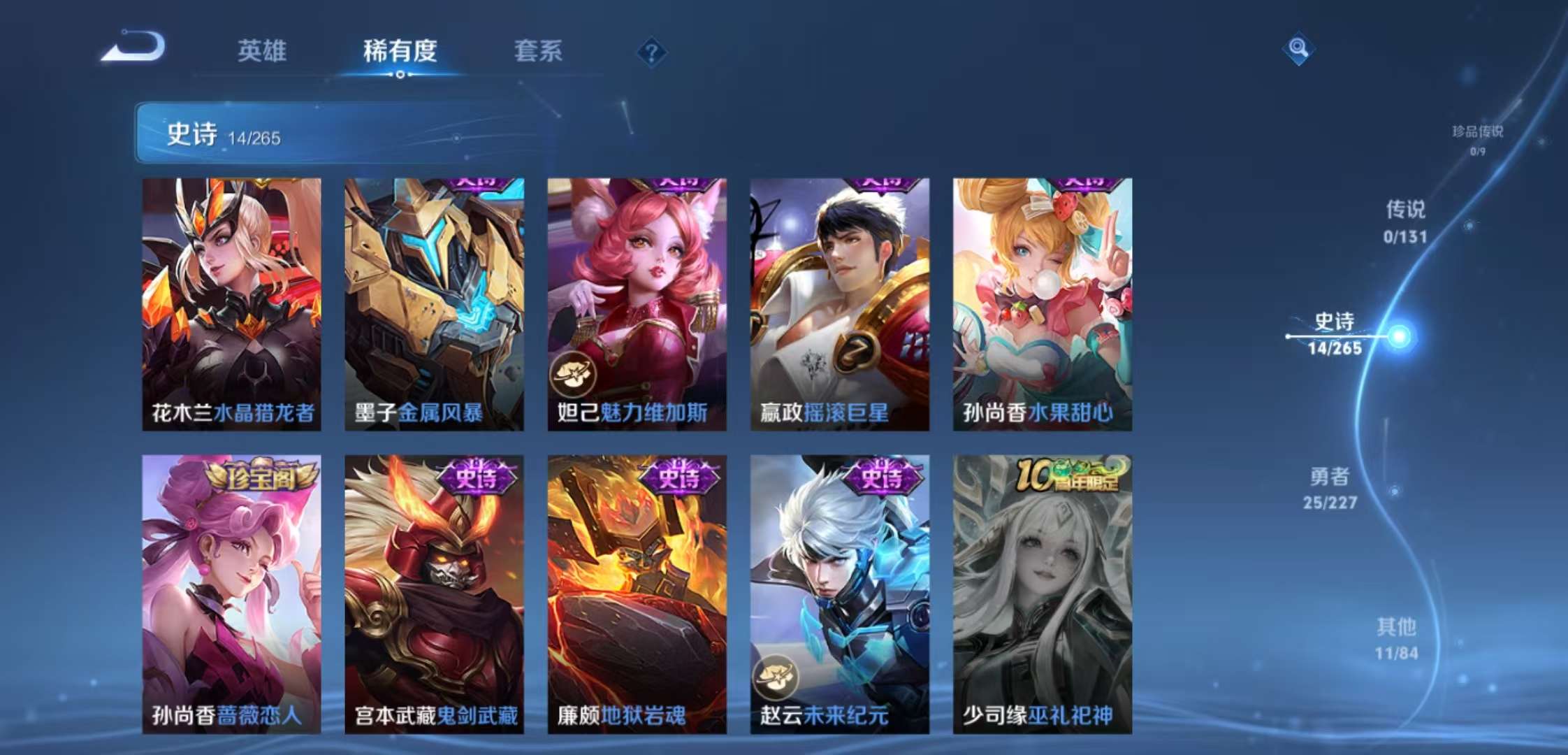View the 墨子金属风暴 skin

pos(433,301)
